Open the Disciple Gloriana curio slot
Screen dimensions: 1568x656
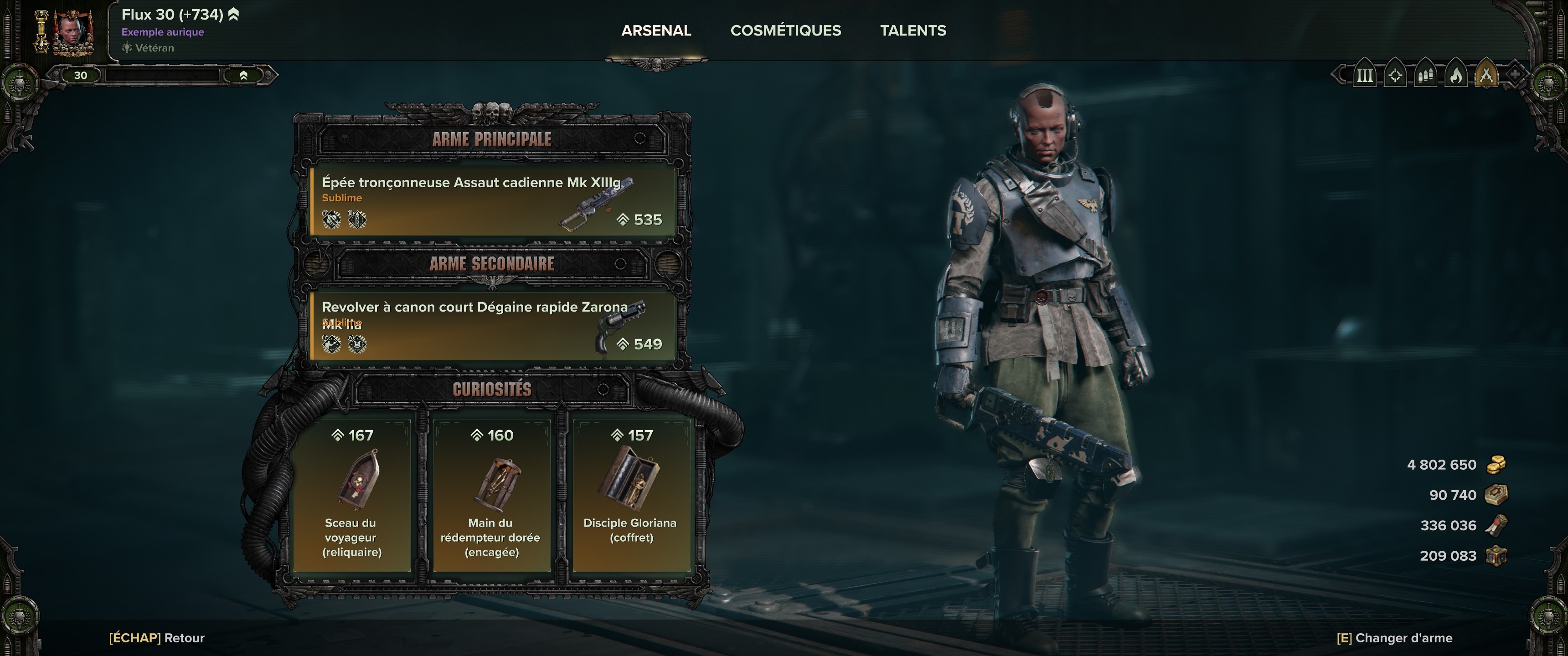pos(631,495)
